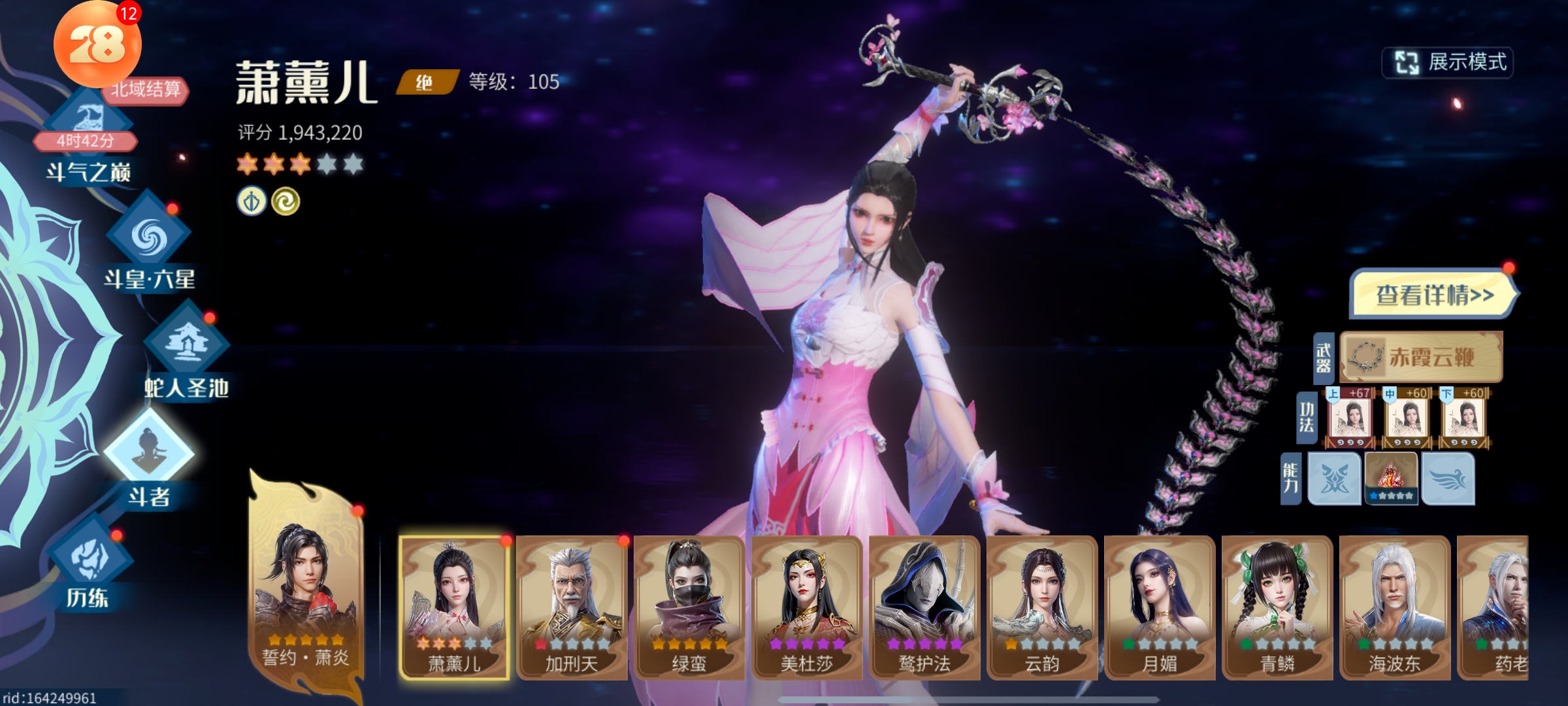Select the 赤霞云鞭 weapon slot
The height and width of the screenshot is (706, 1568).
(x=1421, y=357)
